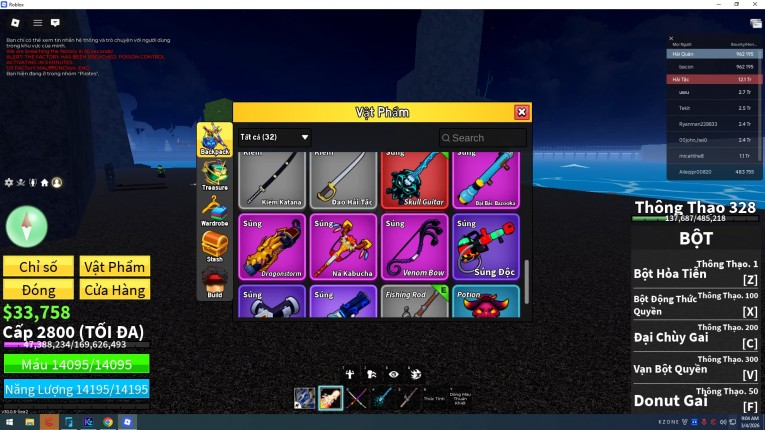This screenshot has height=430, width=765.
Task: Open the Cửa Hàng shop
Action: pyautogui.click(x=114, y=290)
